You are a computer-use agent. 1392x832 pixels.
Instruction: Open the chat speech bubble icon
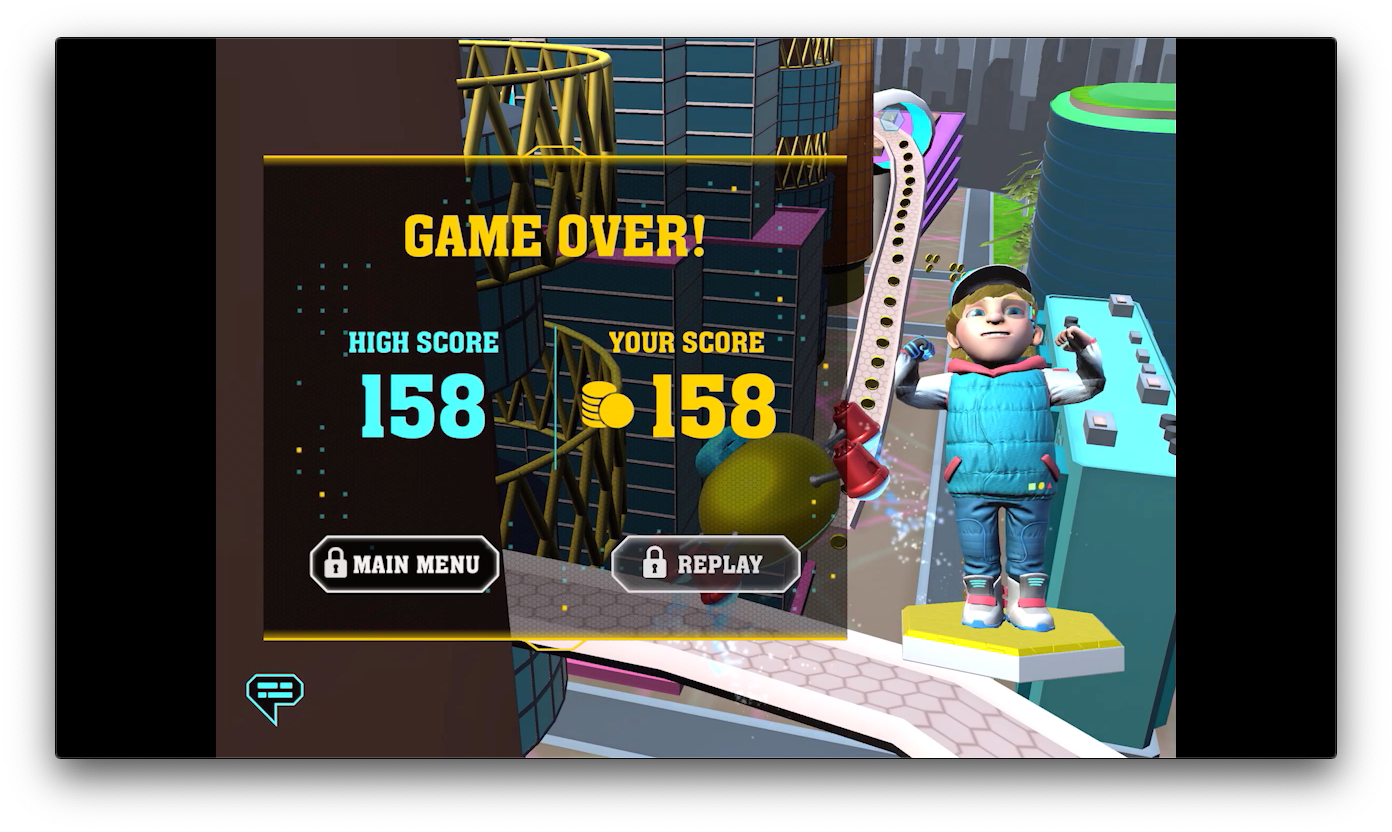(275, 696)
